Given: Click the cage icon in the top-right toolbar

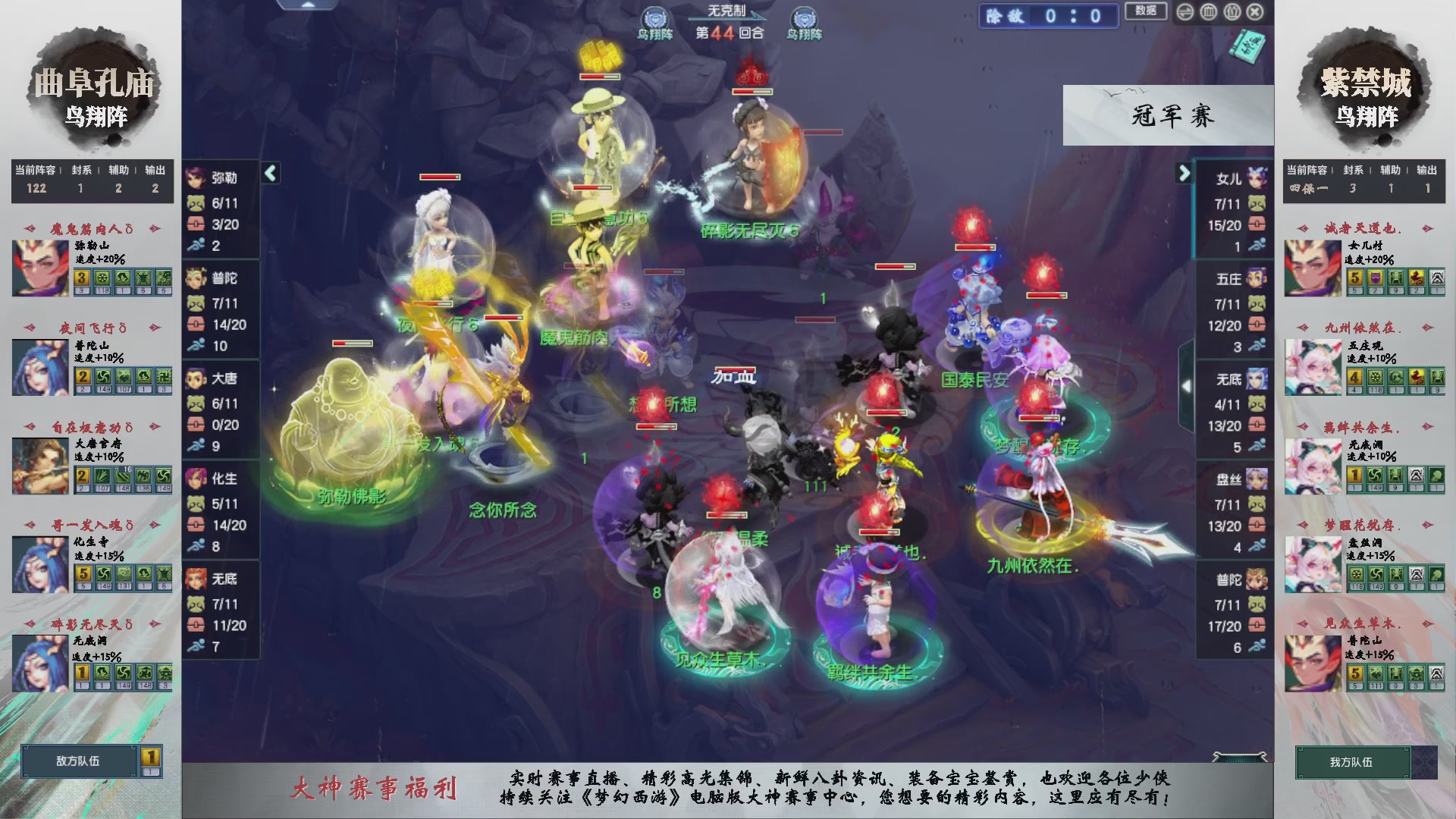Looking at the screenshot, I should coord(1208,11).
